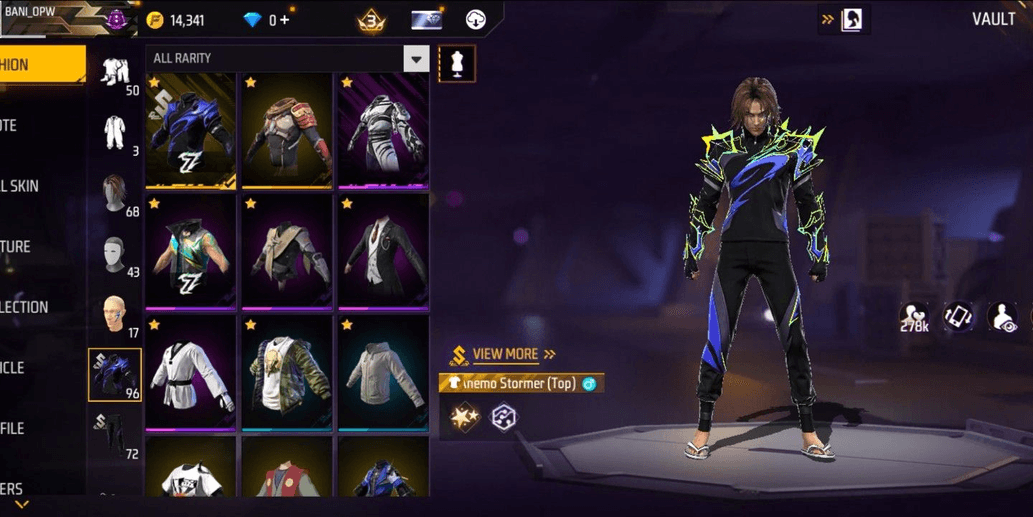The image size is (1033, 517).
Task: Choose the plain grey hoodie
Action: click(x=383, y=373)
